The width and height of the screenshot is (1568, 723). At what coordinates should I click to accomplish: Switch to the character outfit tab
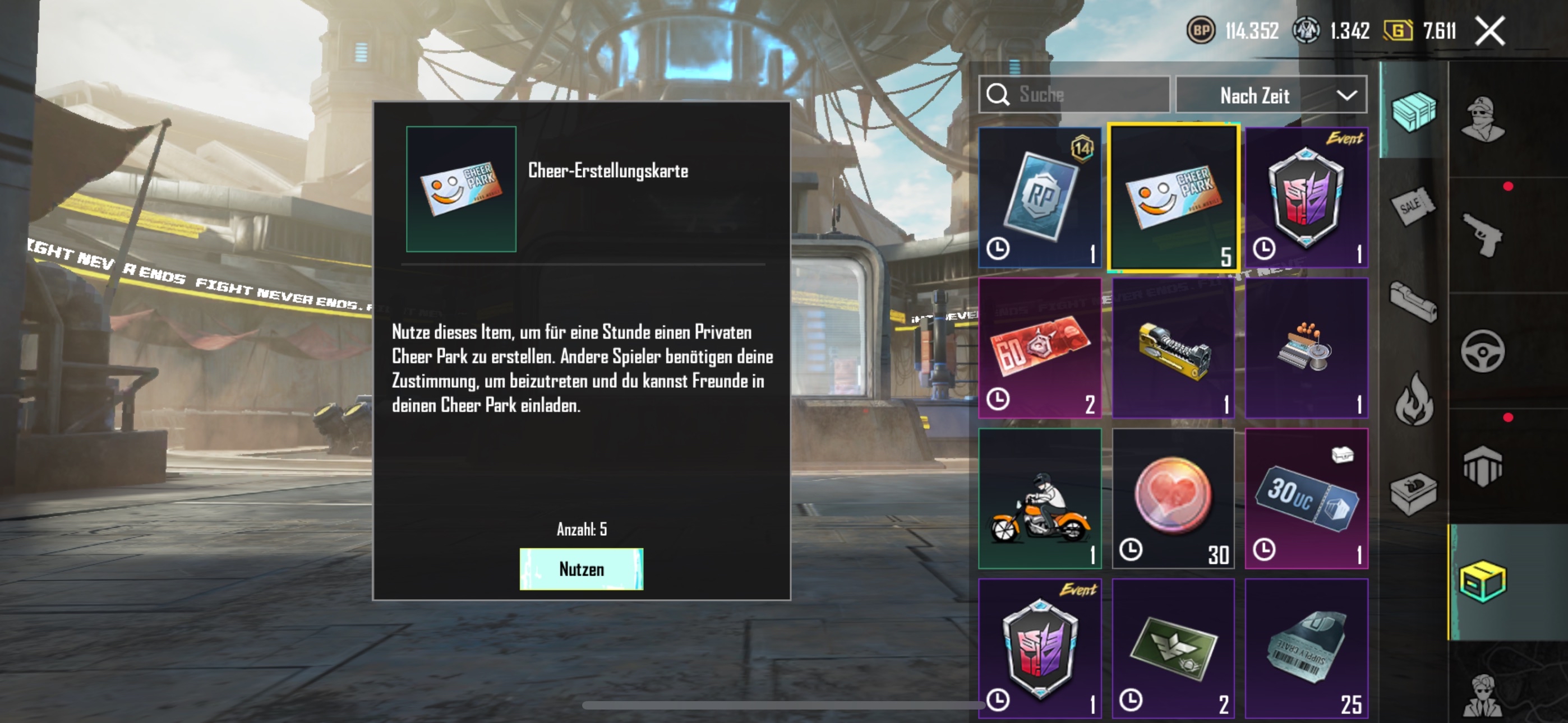(x=1483, y=119)
